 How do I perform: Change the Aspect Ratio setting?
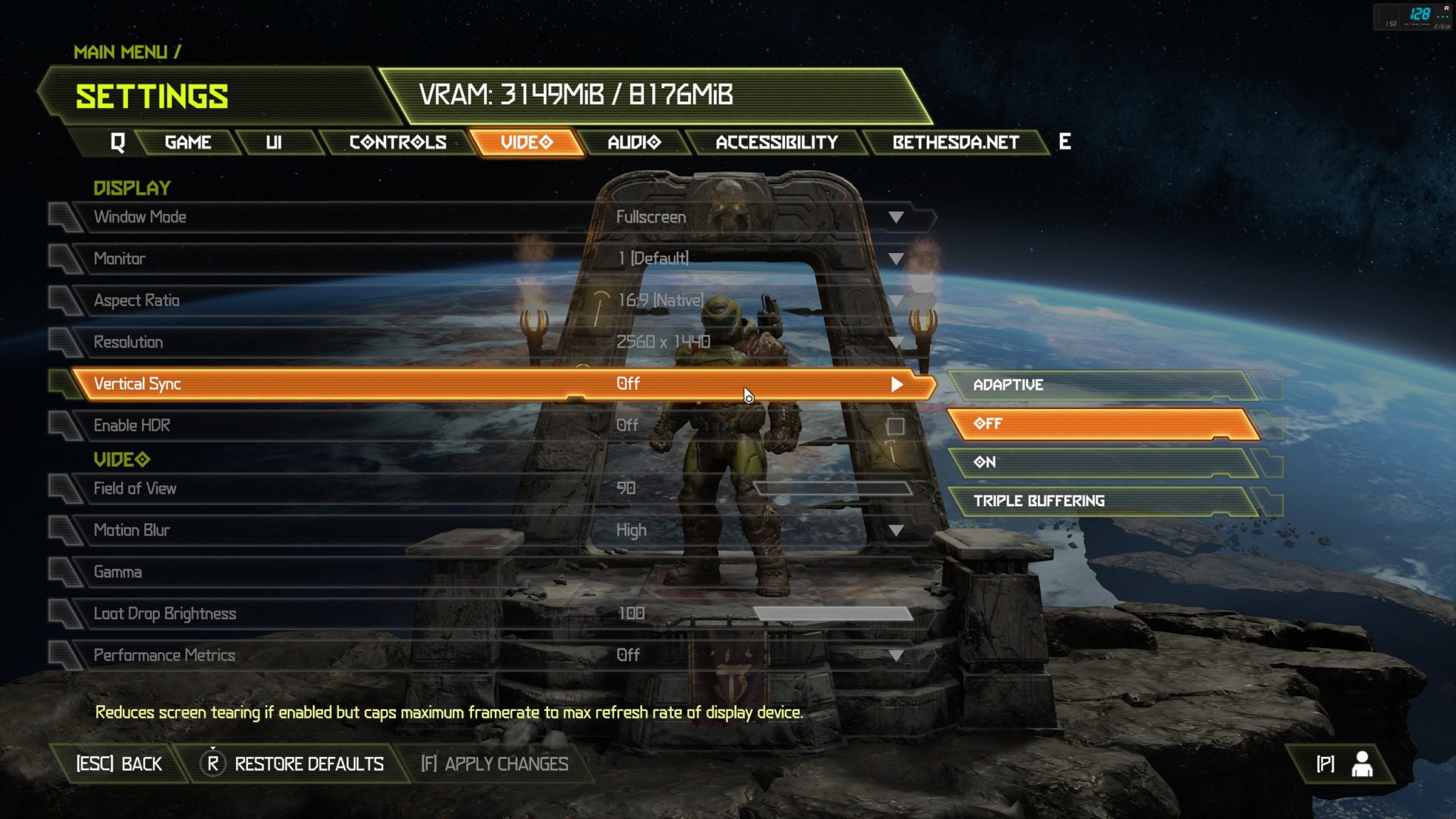click(896, 301)
